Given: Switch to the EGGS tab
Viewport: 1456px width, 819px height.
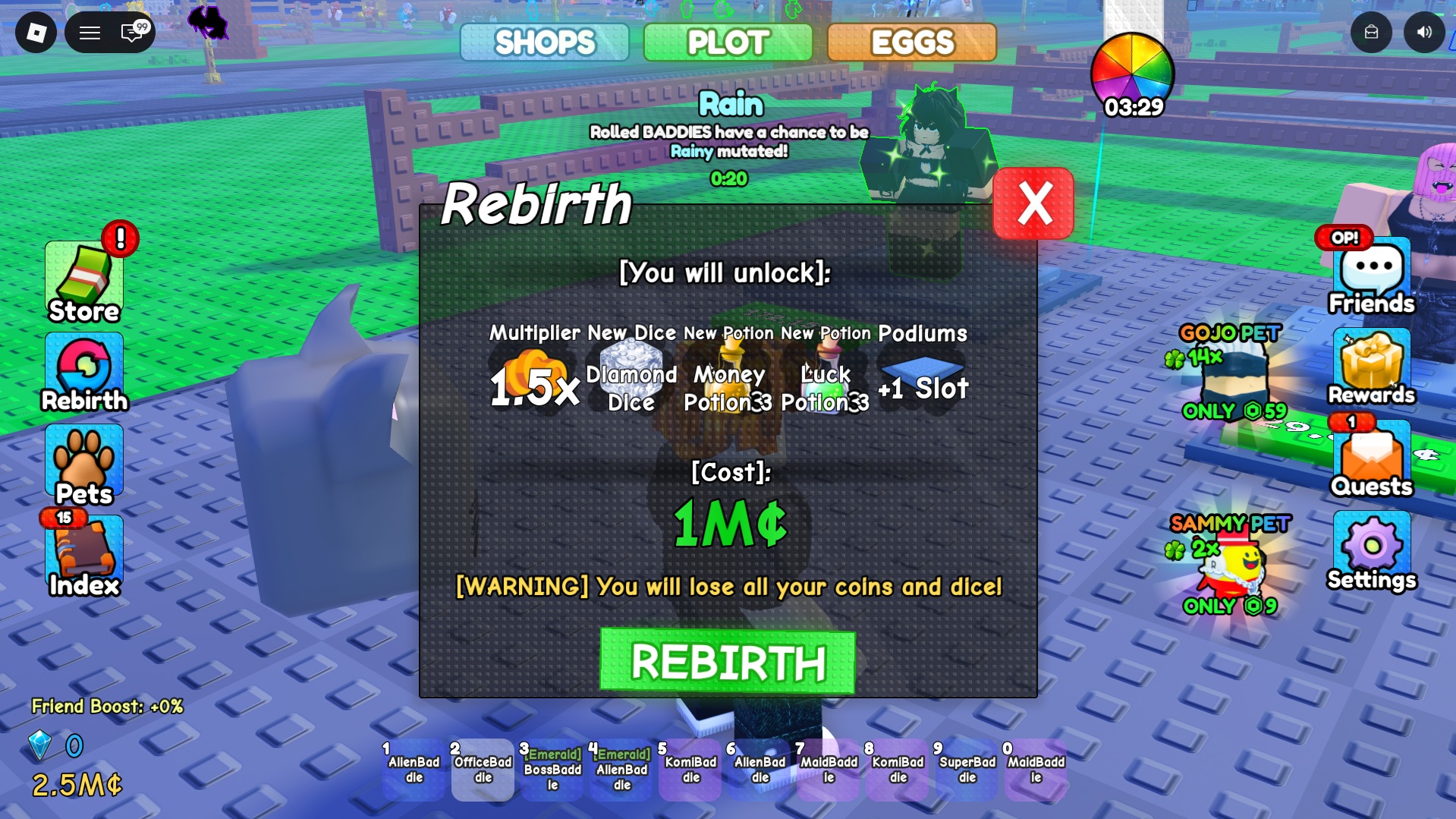Looking at the screenshot, I should coord(911,43).
